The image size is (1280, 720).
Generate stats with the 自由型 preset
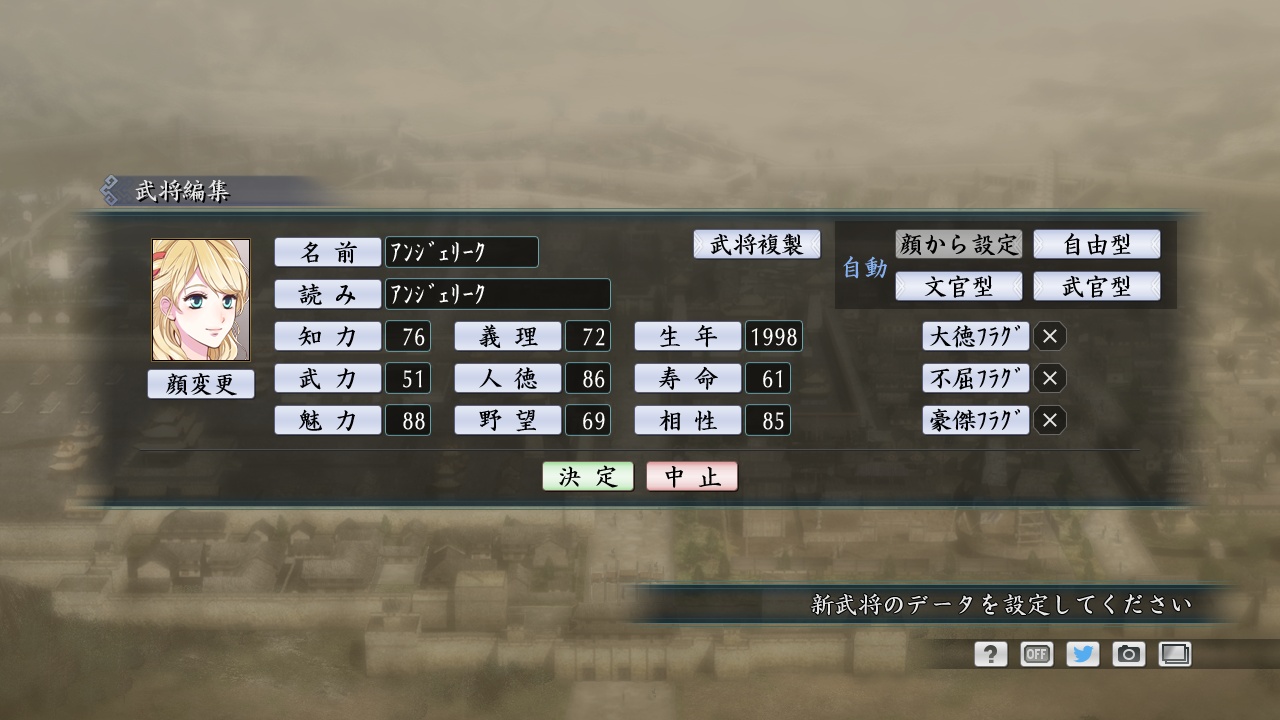pyautogui.click(x=1099, y=244)
